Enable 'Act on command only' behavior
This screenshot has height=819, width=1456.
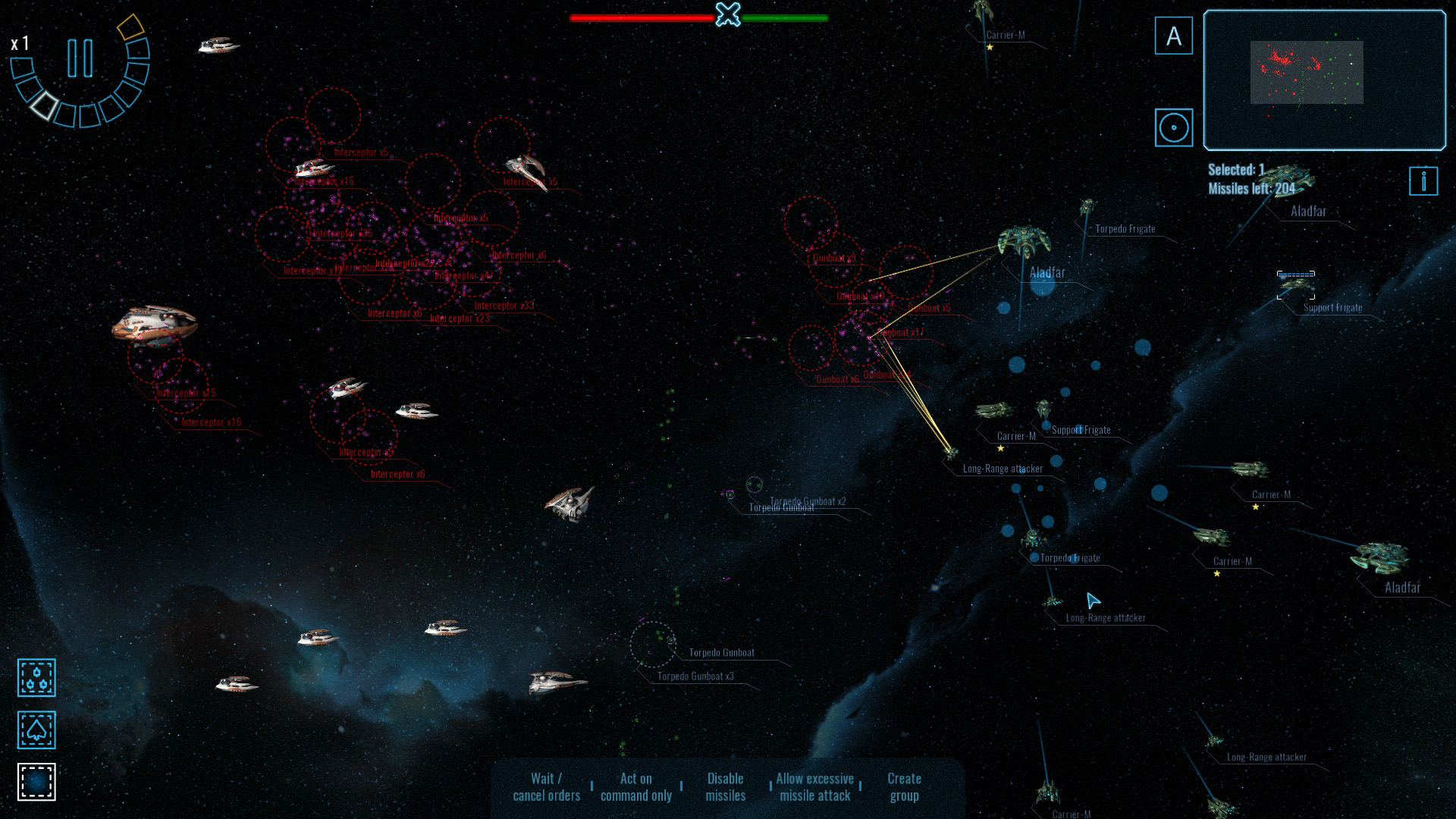point(635,786)
